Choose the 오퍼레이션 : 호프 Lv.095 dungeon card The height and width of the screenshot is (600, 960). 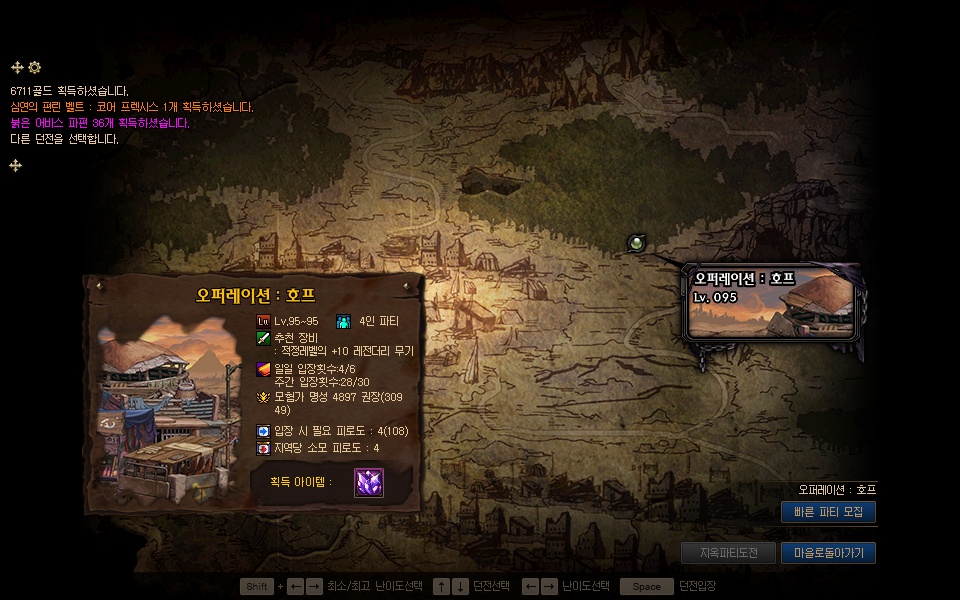coord(772,302)
